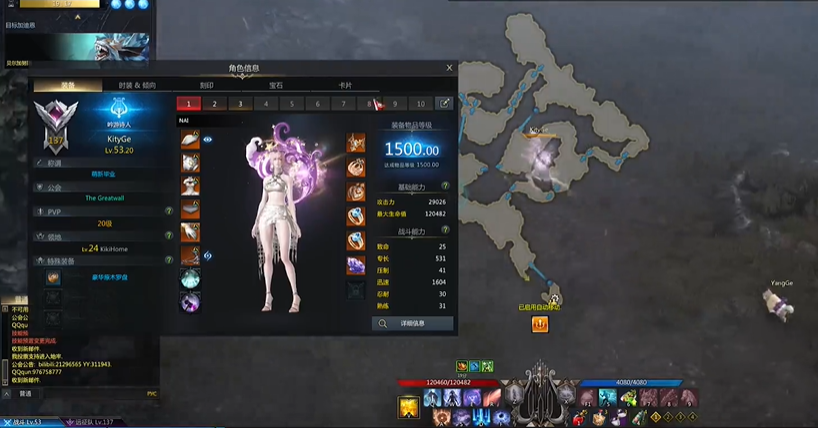
Task: Open 详细信息 detailed stats
Action: tap(412, 323)
